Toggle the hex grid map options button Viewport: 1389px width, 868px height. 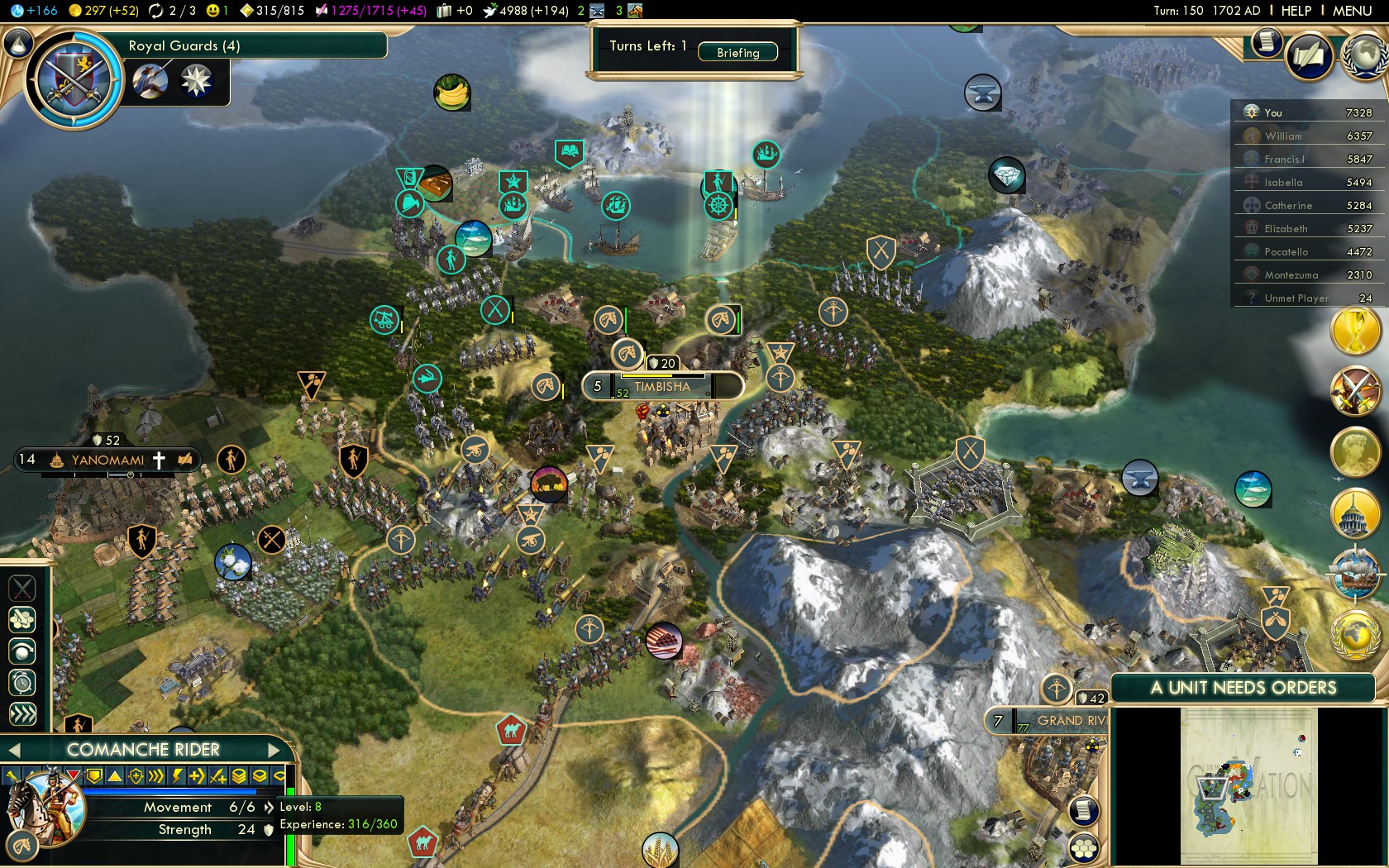1084,848
